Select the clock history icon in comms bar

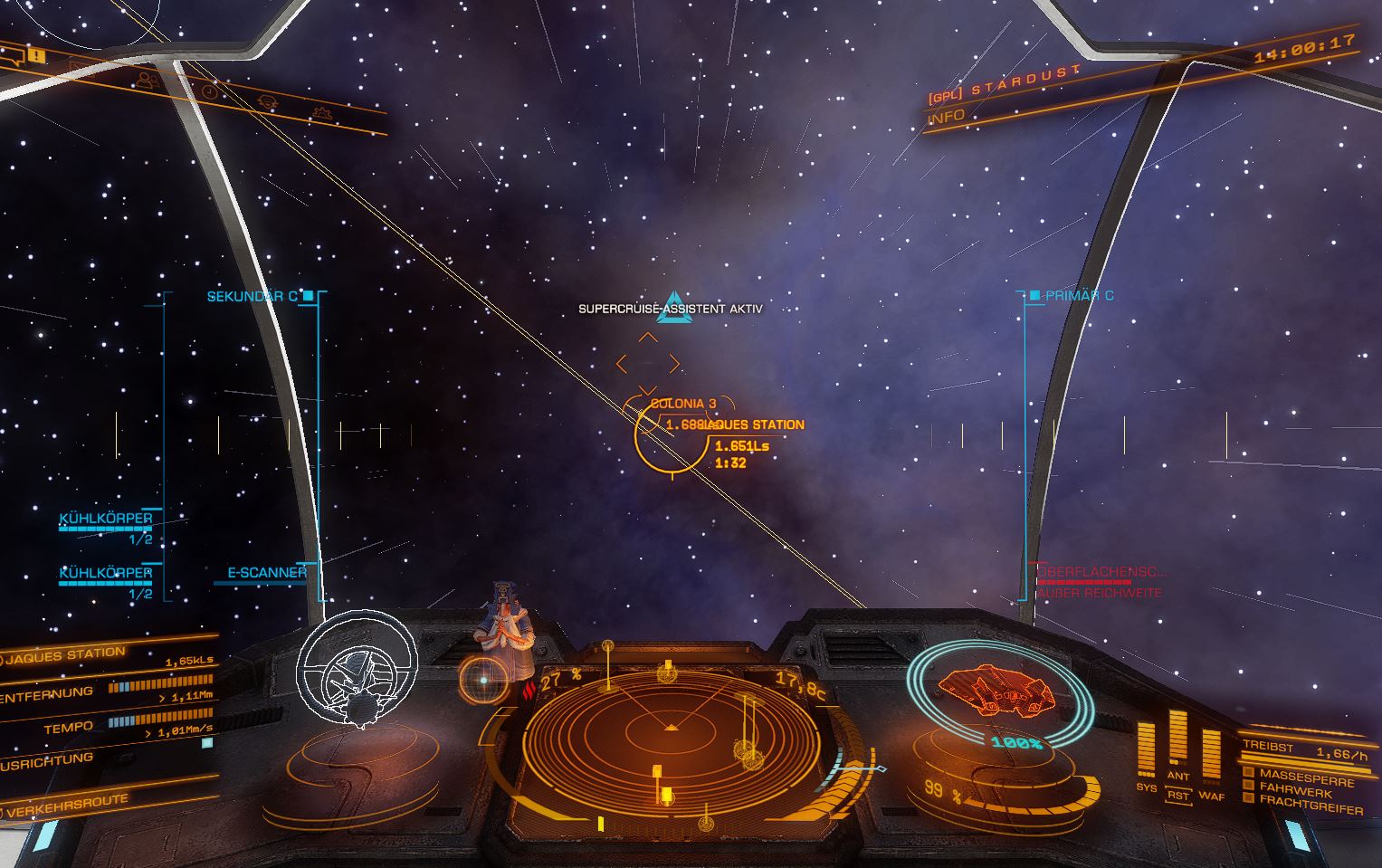[209, 92]
